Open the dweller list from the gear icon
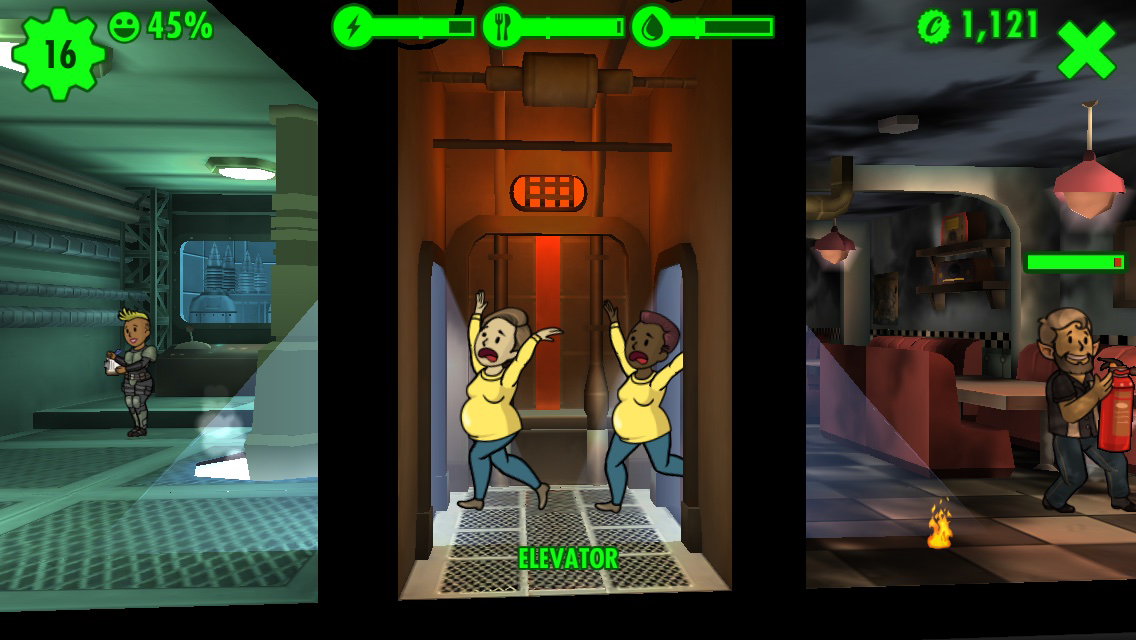The image size is (1136, 640). click(59, 53)
